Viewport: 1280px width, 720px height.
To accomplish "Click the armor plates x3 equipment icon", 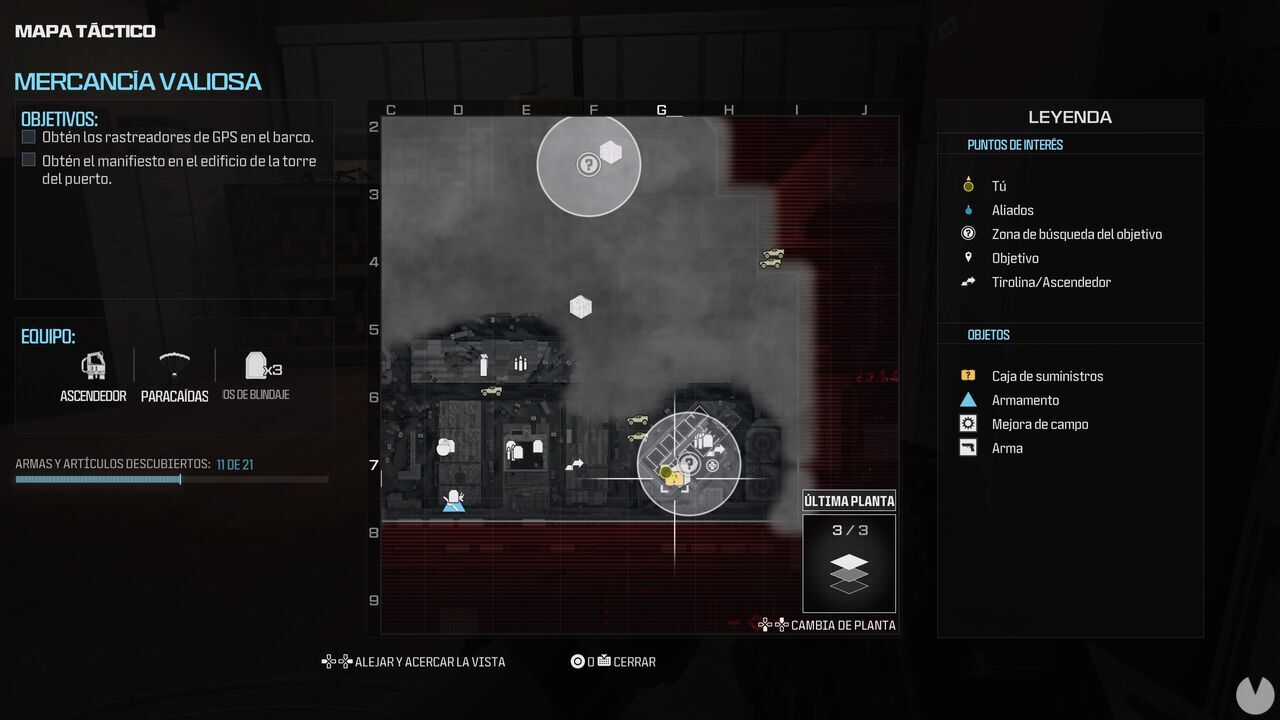I will click(254, 367).
